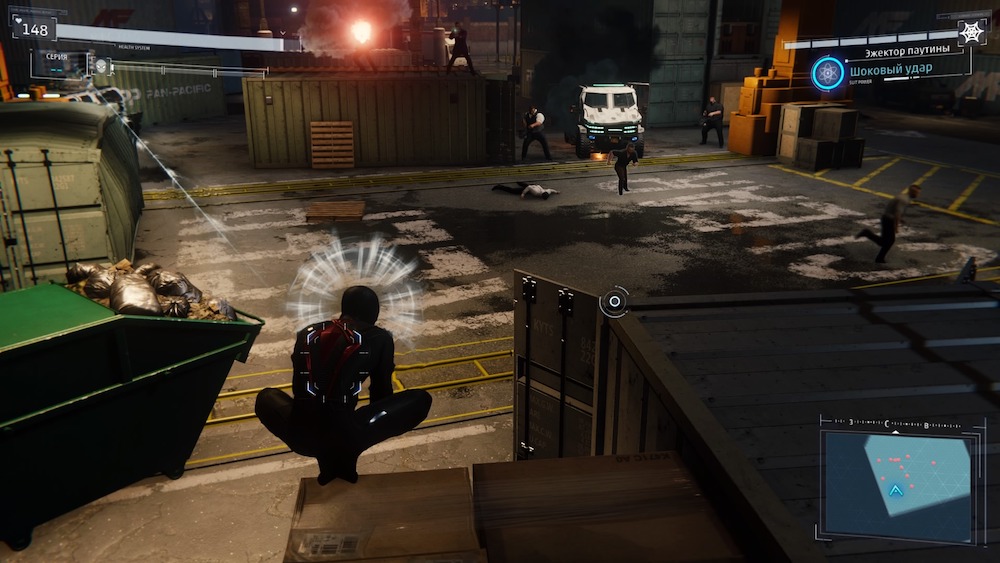The image size is (1000, 563).
Task: Click the player arrow marker on the minimap
Action: pyautogui.click(x=896, y=490)
